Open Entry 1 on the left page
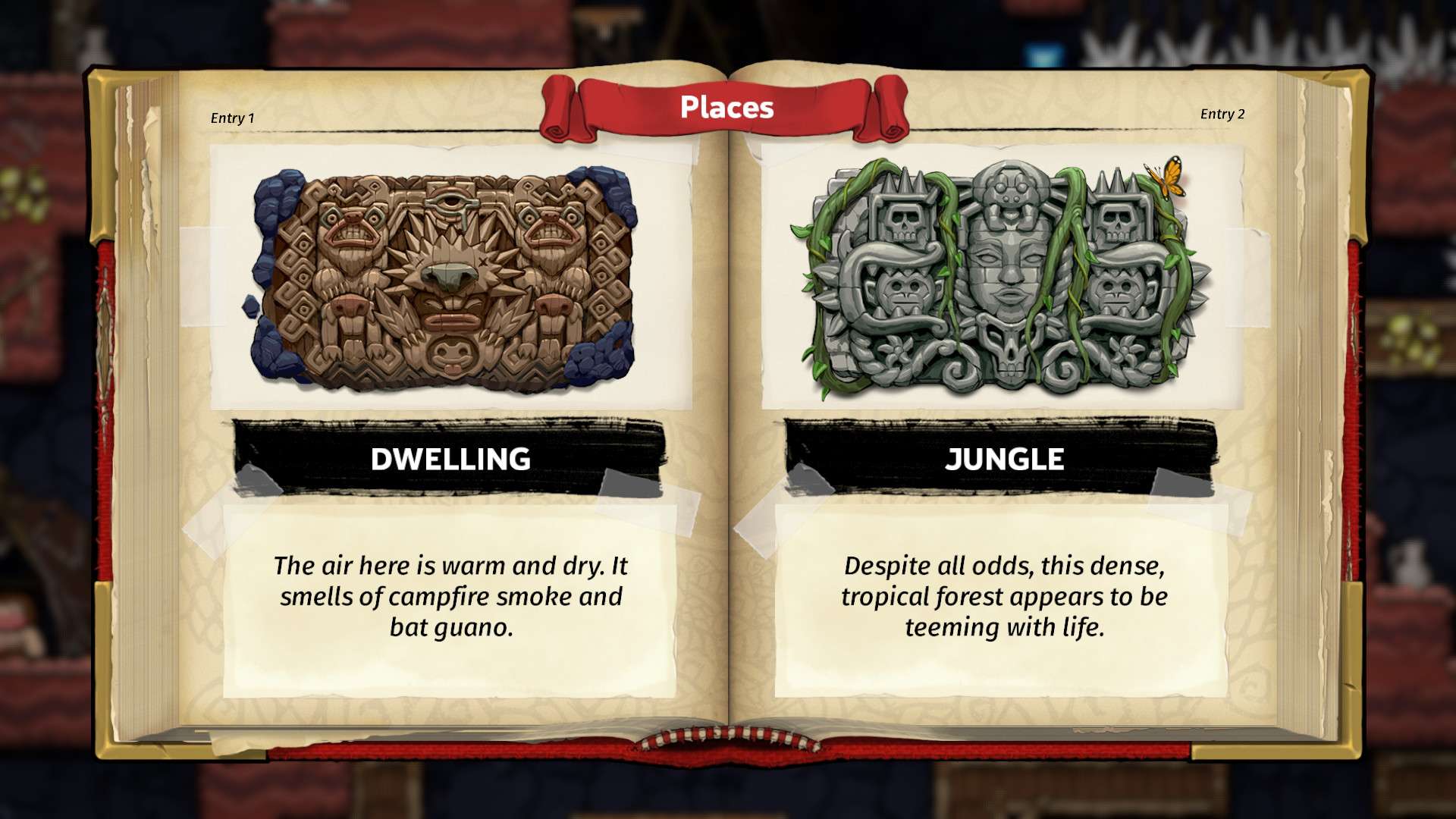 click(233, 118)
